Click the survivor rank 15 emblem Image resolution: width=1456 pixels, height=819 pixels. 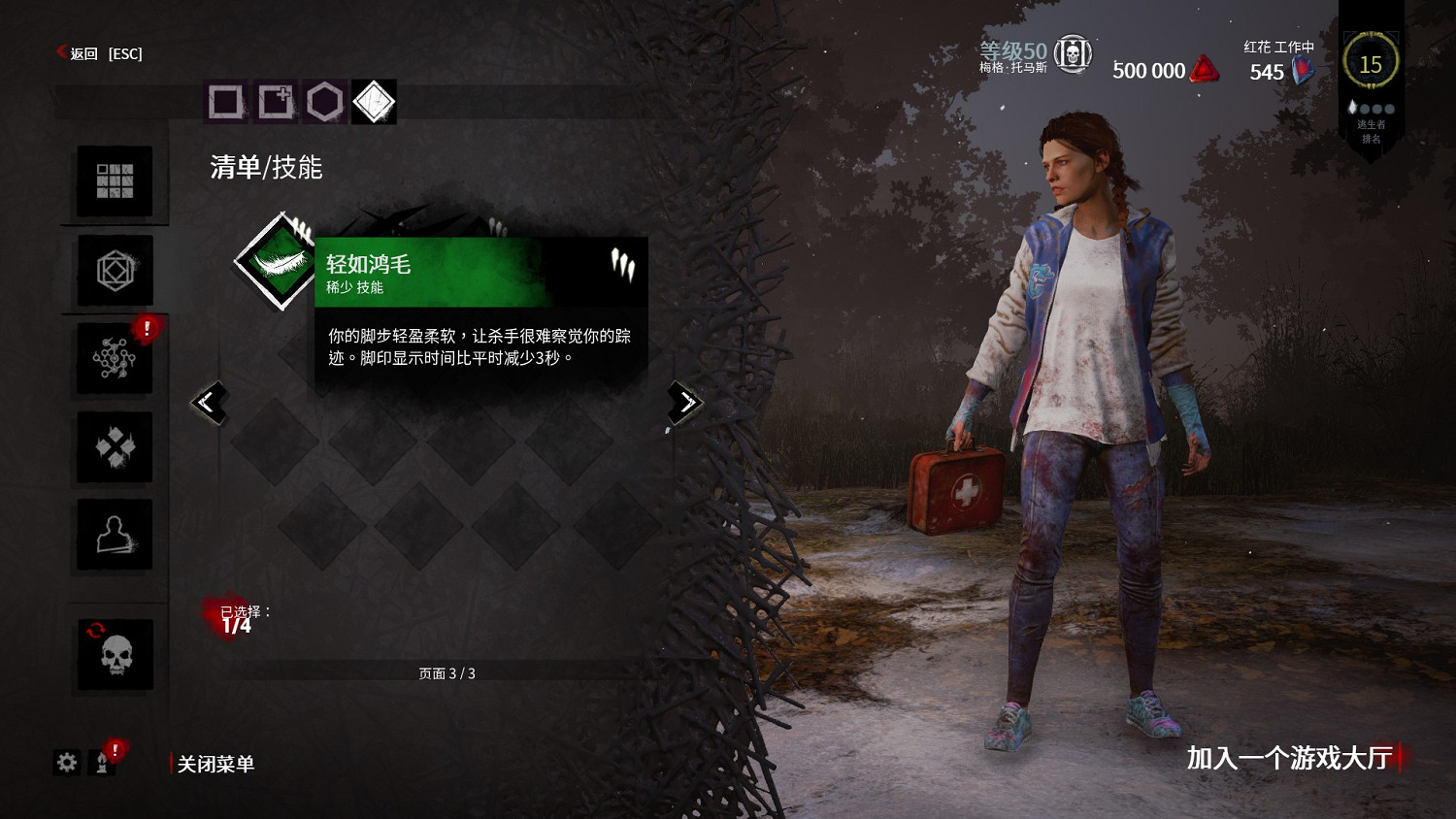(1371, 64)
